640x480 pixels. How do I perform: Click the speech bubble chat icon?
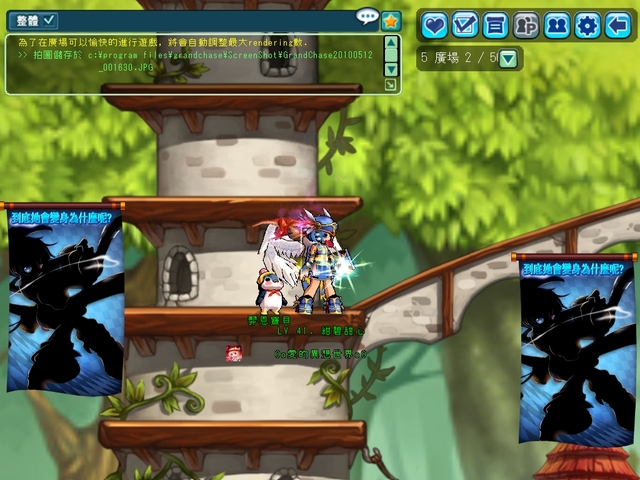pos(367,17)
